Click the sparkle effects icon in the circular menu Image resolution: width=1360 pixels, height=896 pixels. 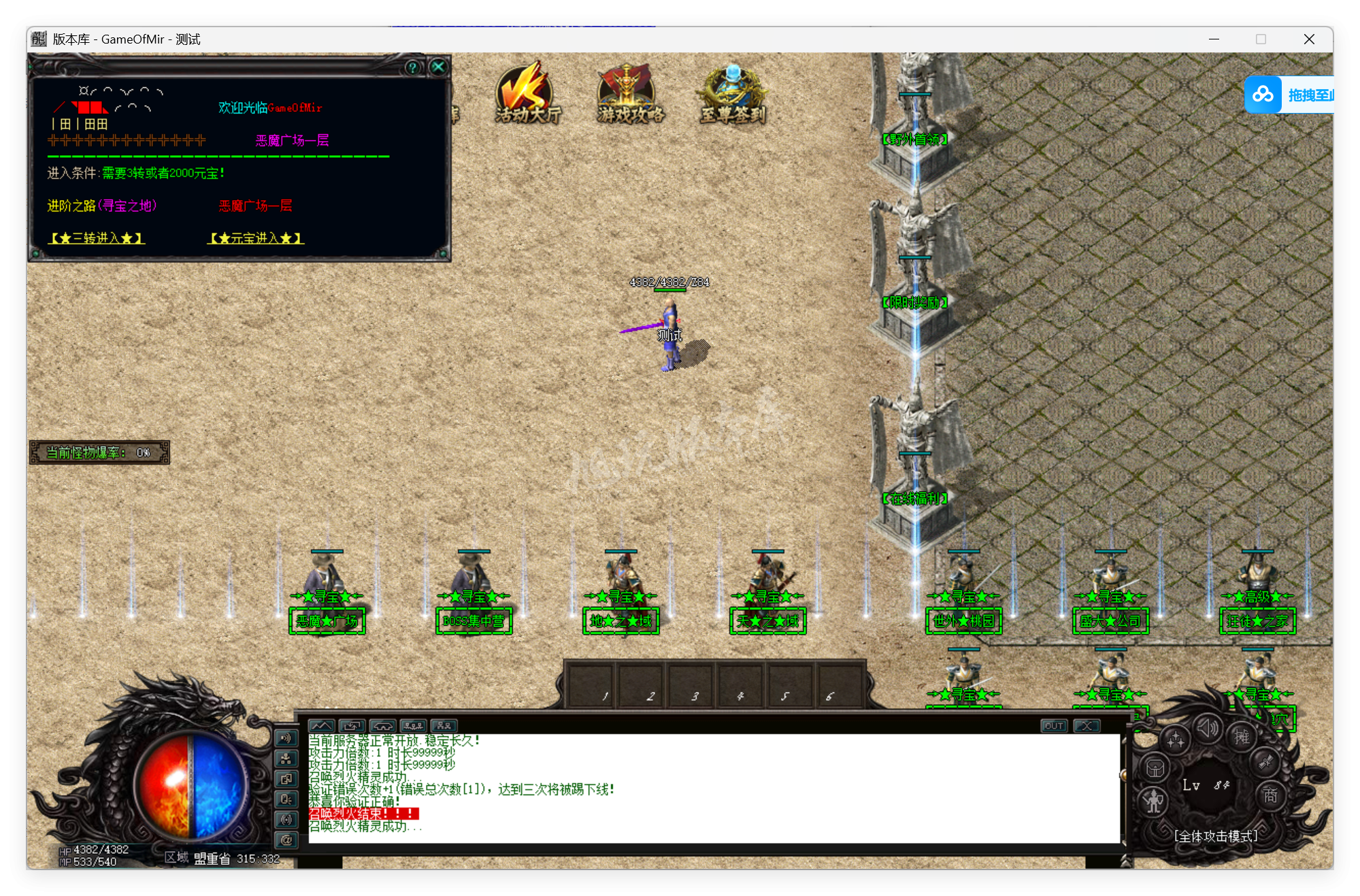click(1176, 740)
